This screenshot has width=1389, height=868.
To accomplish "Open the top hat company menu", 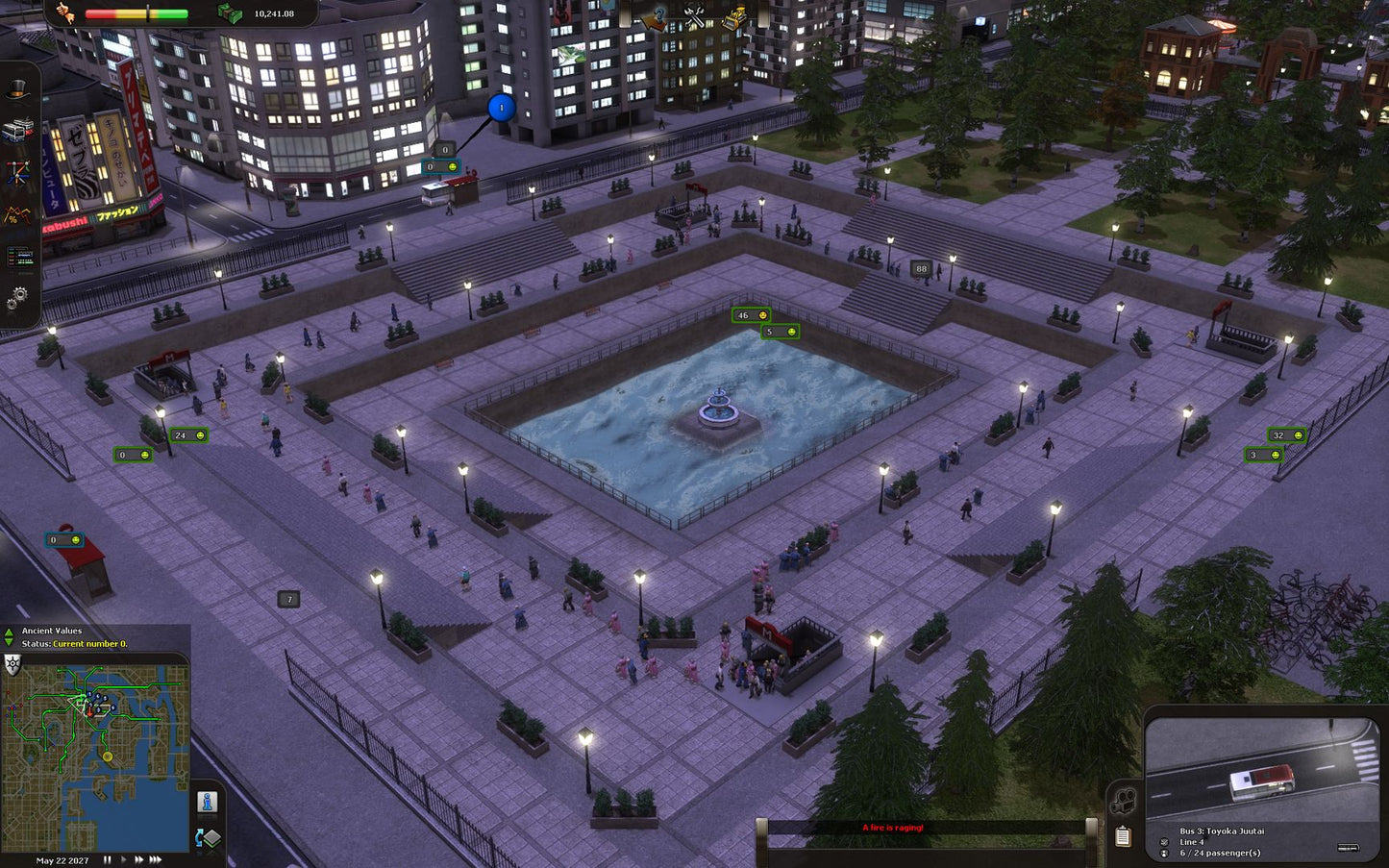I will pos(18,91).
